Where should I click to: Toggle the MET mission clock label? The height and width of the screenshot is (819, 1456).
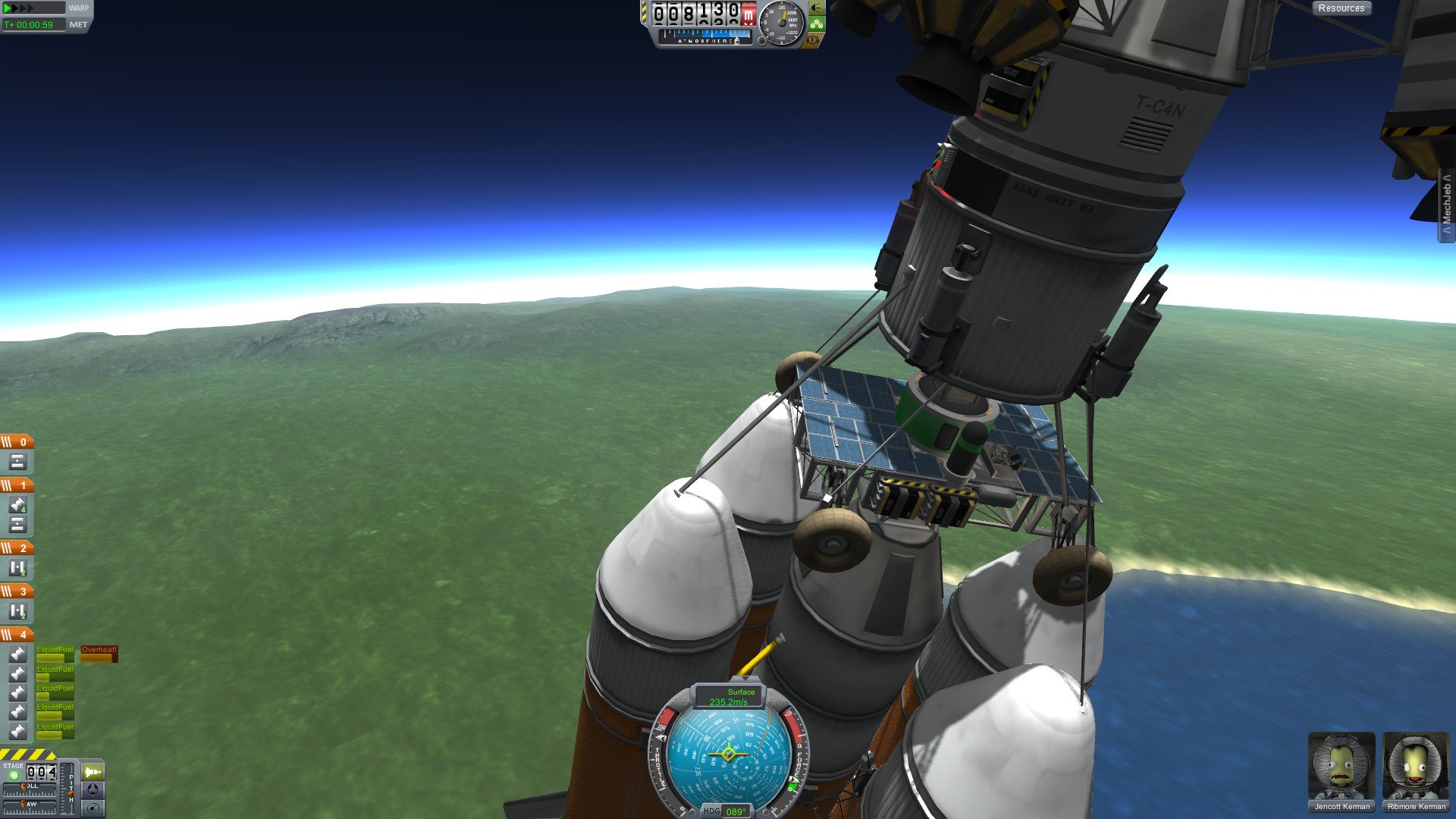[x=78, y=25]
